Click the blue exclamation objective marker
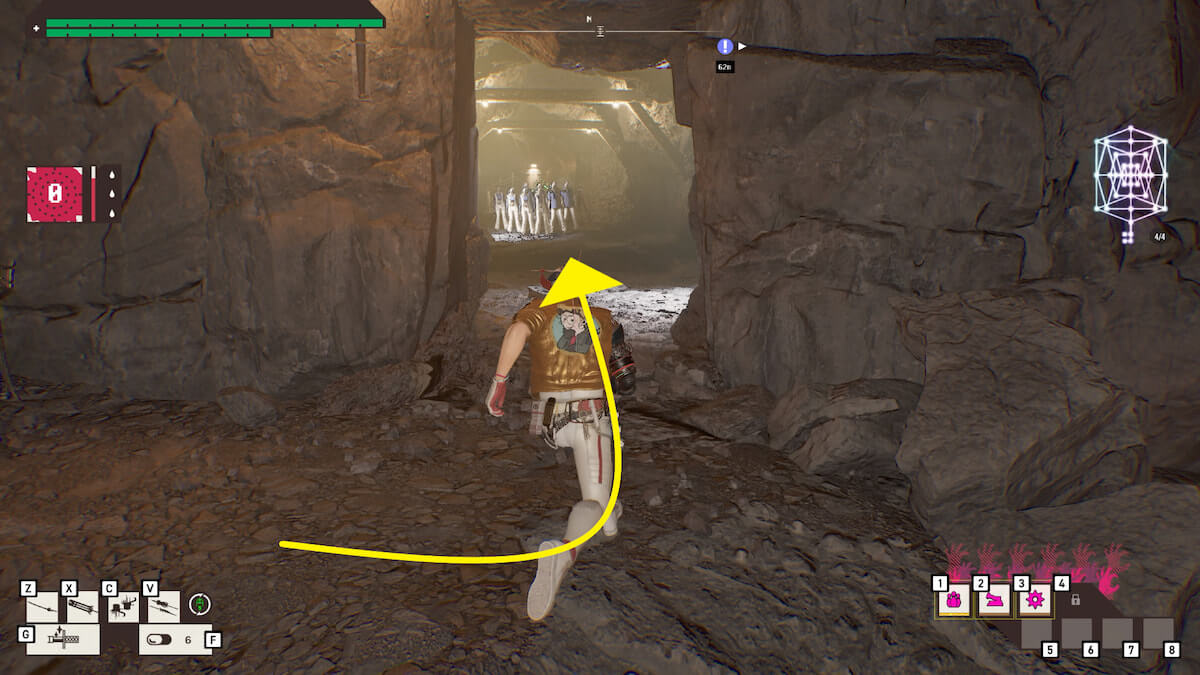 [725, 46]
